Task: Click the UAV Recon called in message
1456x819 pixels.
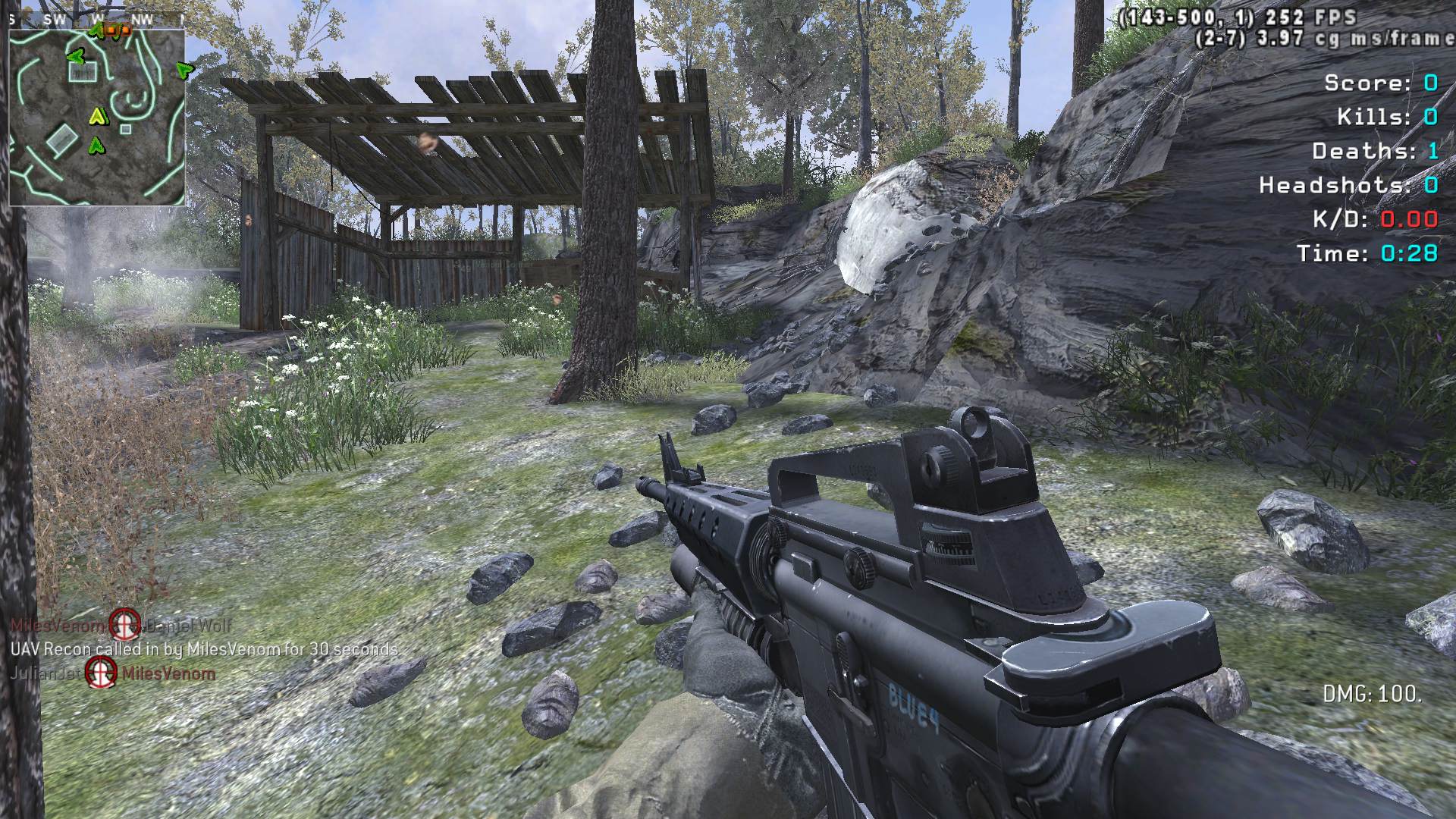Action: click(204, 649)
